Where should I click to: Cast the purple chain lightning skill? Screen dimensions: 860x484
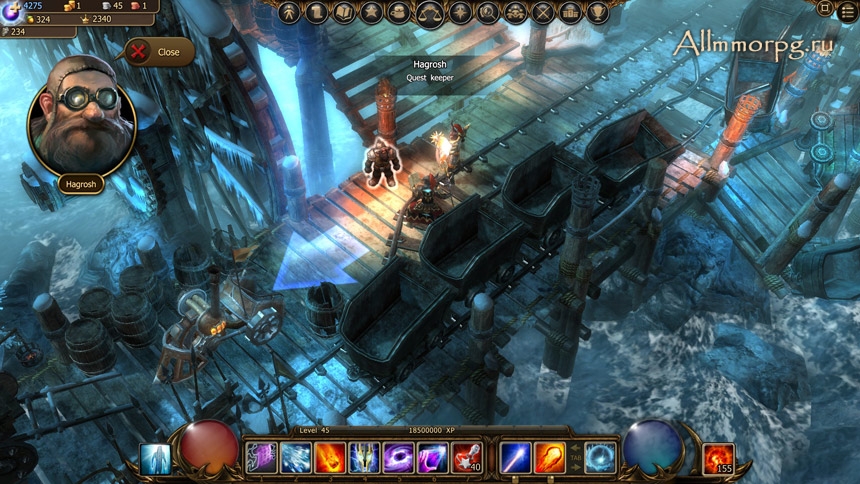pos(262,458)
